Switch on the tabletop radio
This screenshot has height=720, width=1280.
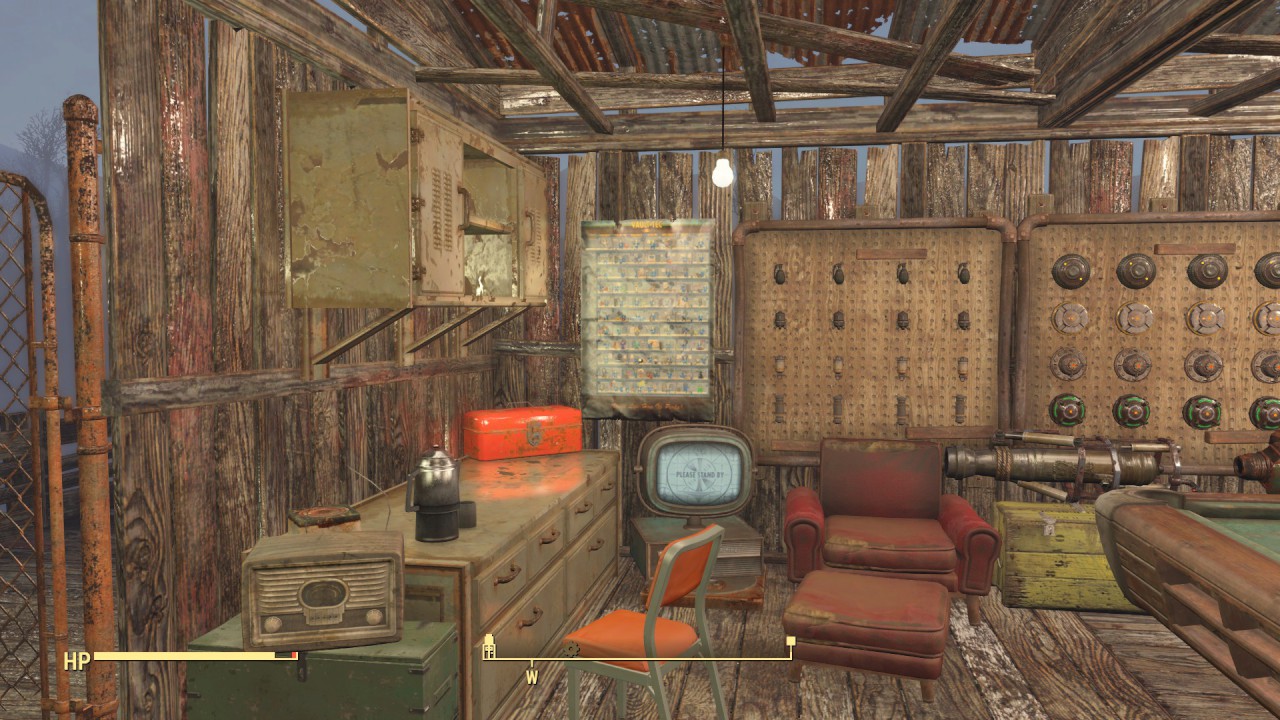coord(320,600)
